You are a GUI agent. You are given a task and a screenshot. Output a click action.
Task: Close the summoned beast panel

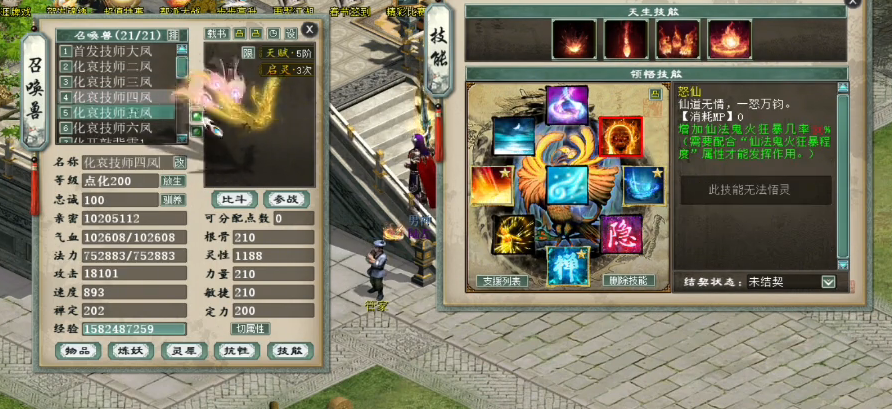coord(310,30)
